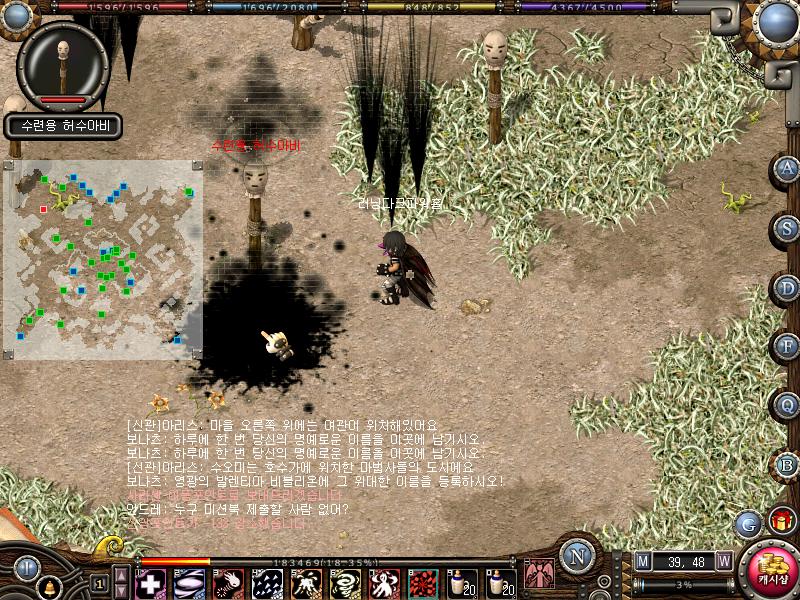Click the minimap overlay
This screenshot has width=800, height=600.
pyautogui.click(x=104, y=258)
